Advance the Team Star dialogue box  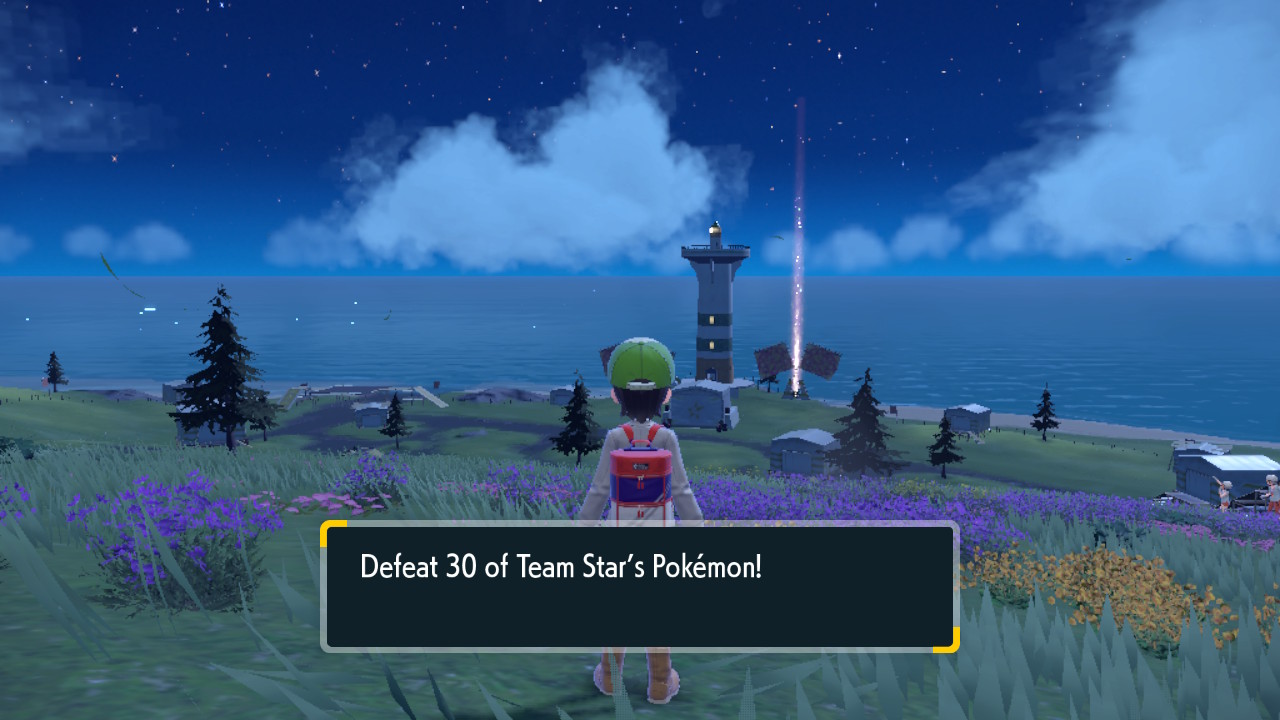coord(639,586)
